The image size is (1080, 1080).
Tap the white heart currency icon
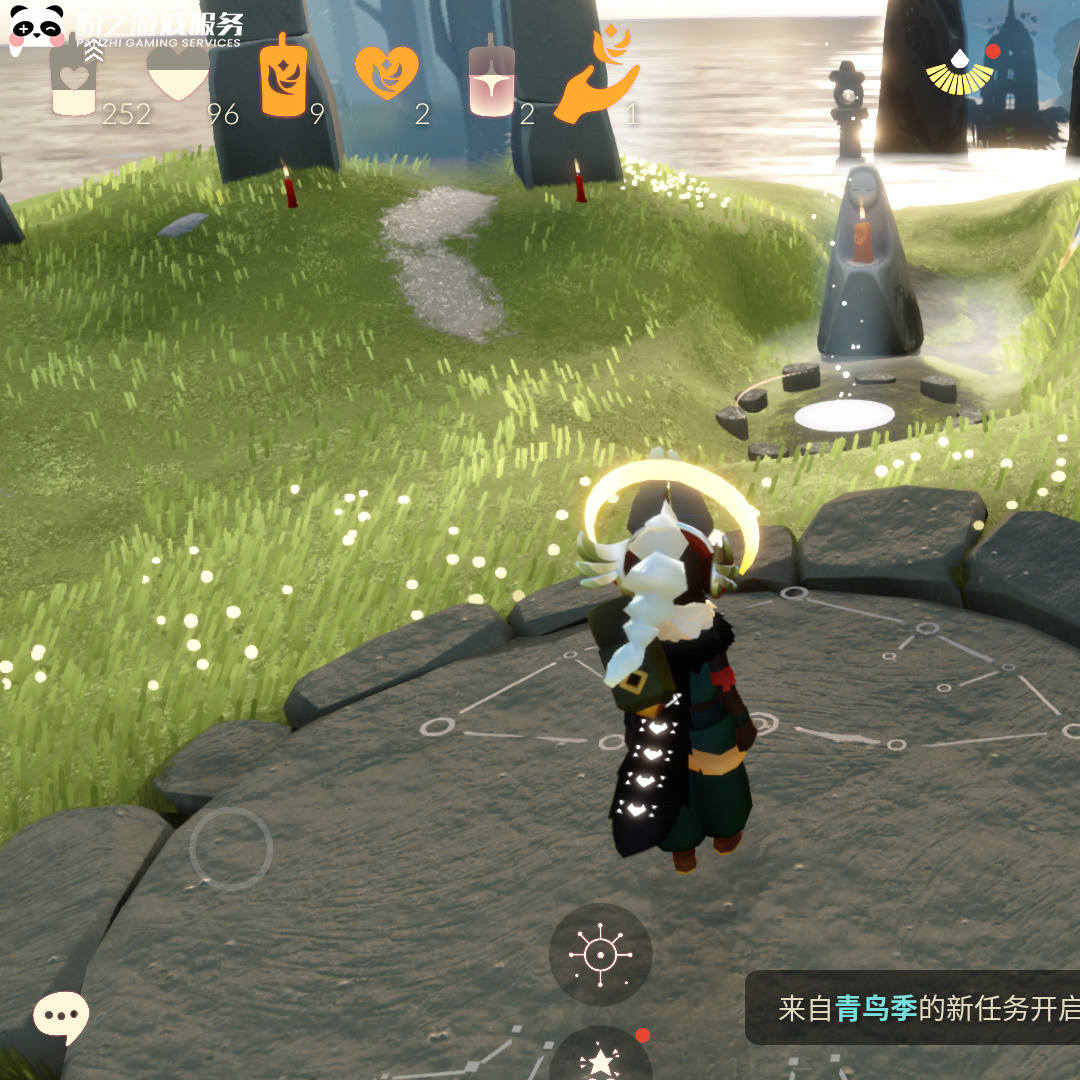click(178, 73)
